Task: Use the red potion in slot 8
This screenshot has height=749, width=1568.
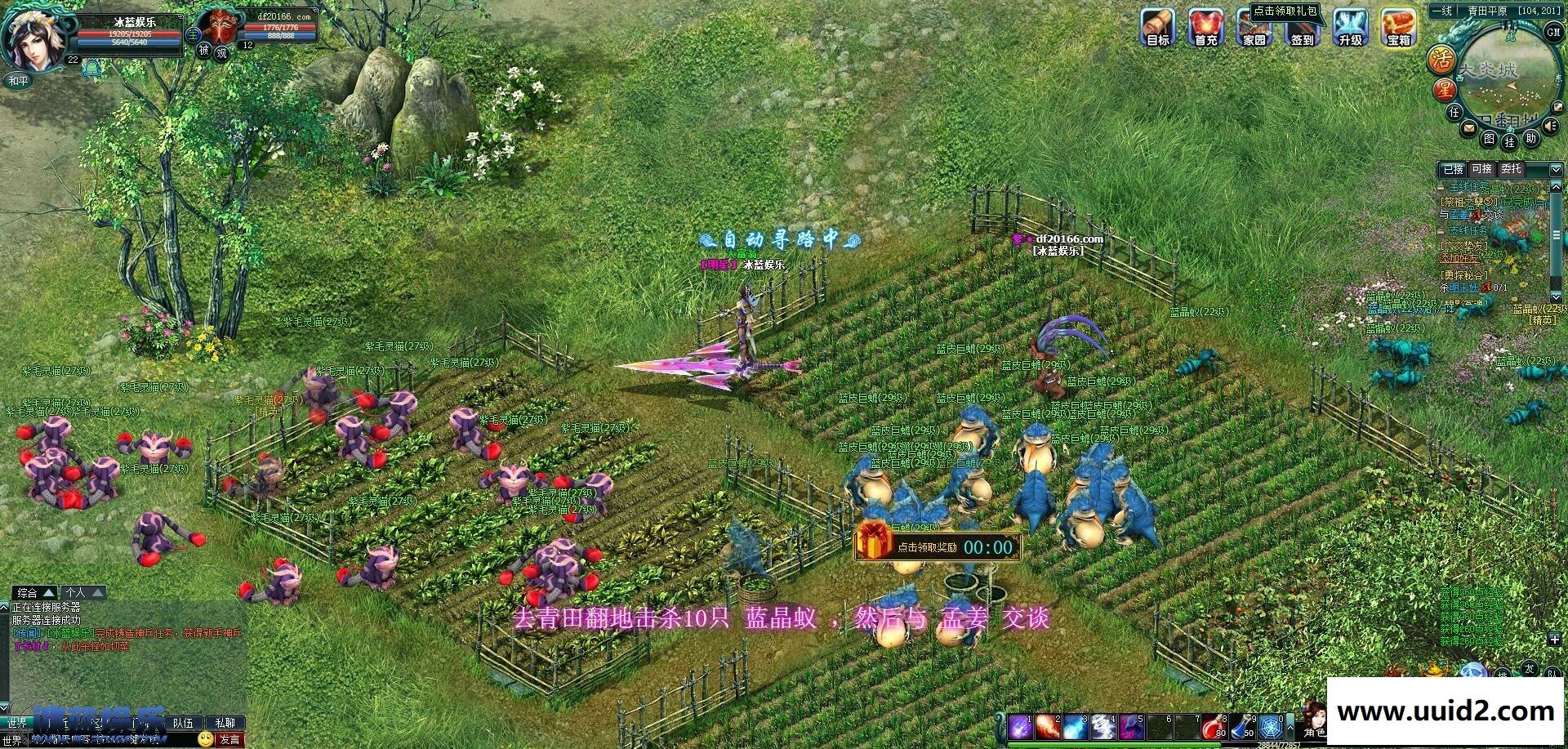Action: (1214, 726)
